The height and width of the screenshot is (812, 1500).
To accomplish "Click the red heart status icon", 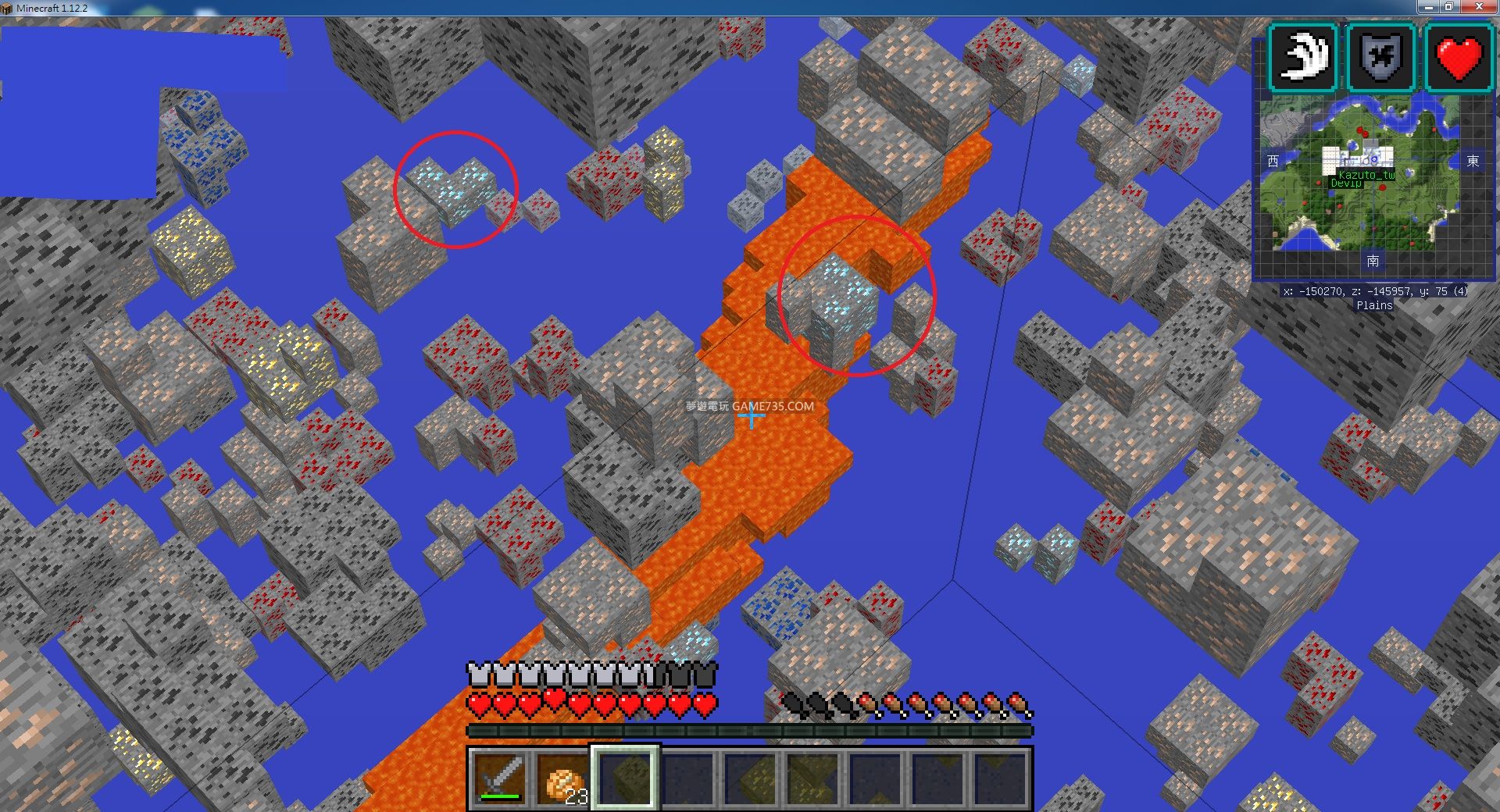I will (x=1459, y=58).
